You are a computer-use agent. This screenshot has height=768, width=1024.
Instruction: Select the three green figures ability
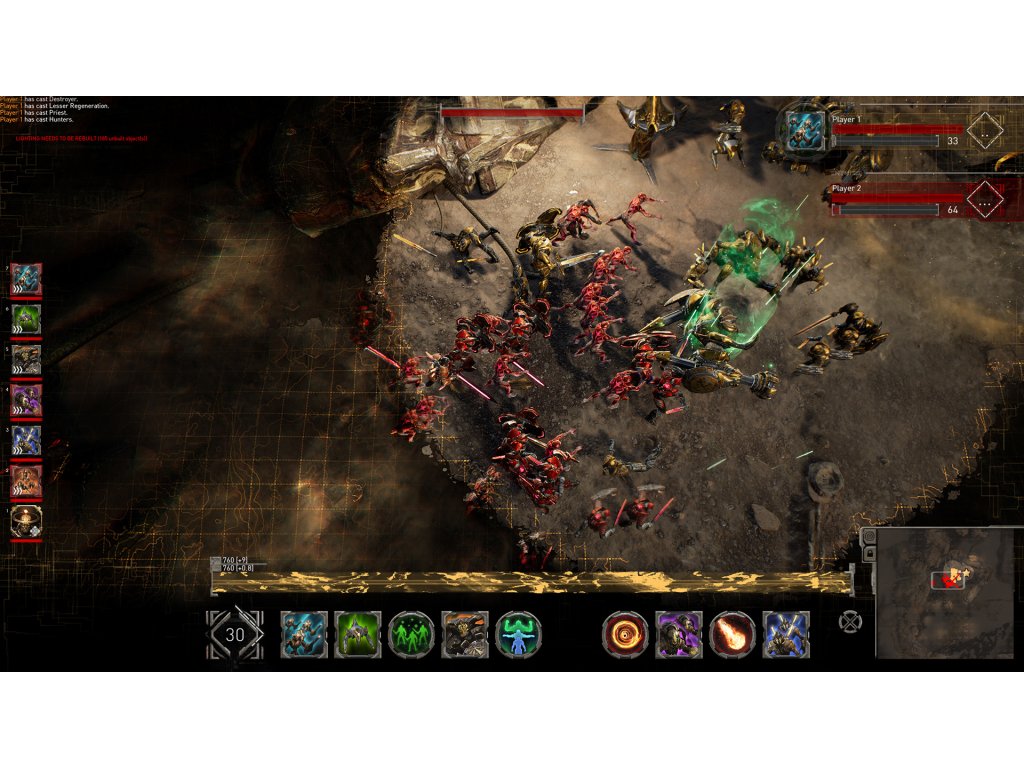pos(411,634)
